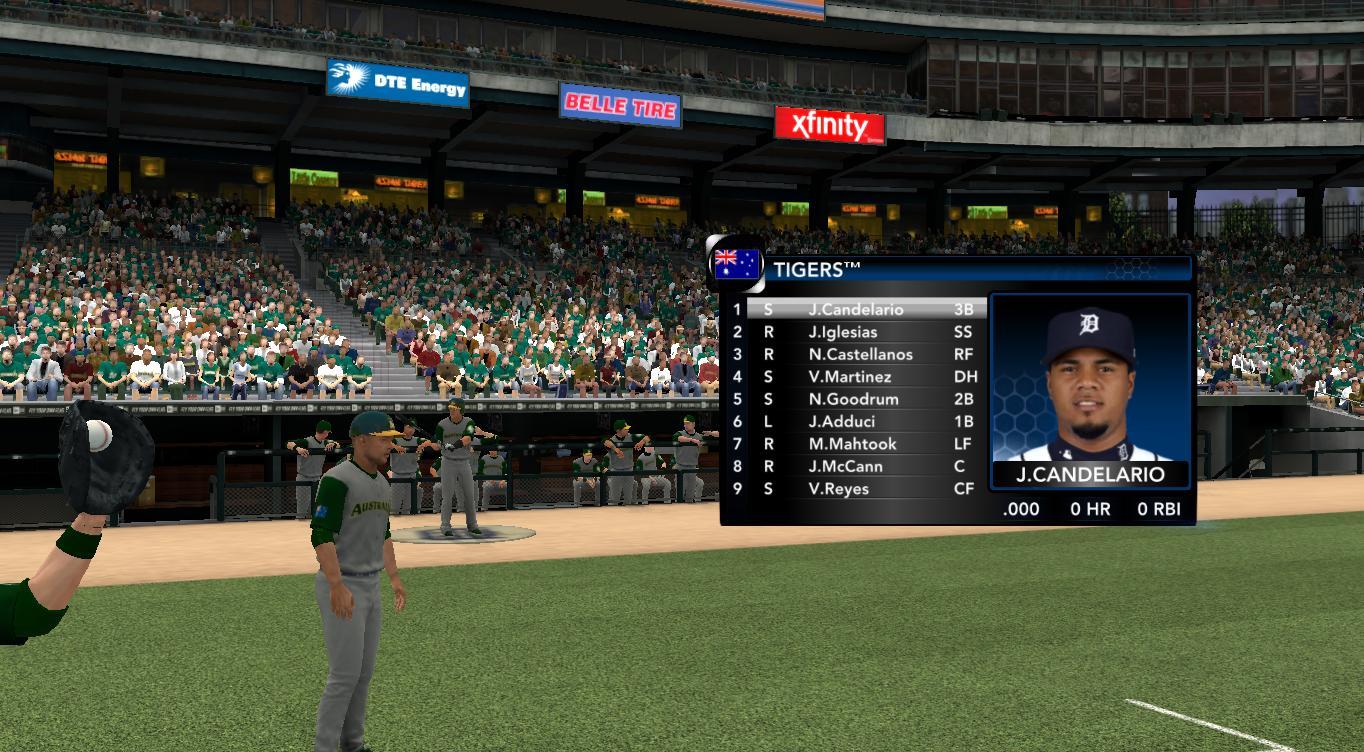The height and width of the screenshot is (752, 1364).
Task: Highlight J.Adduci in the lineup list
Action: (841, 421)
